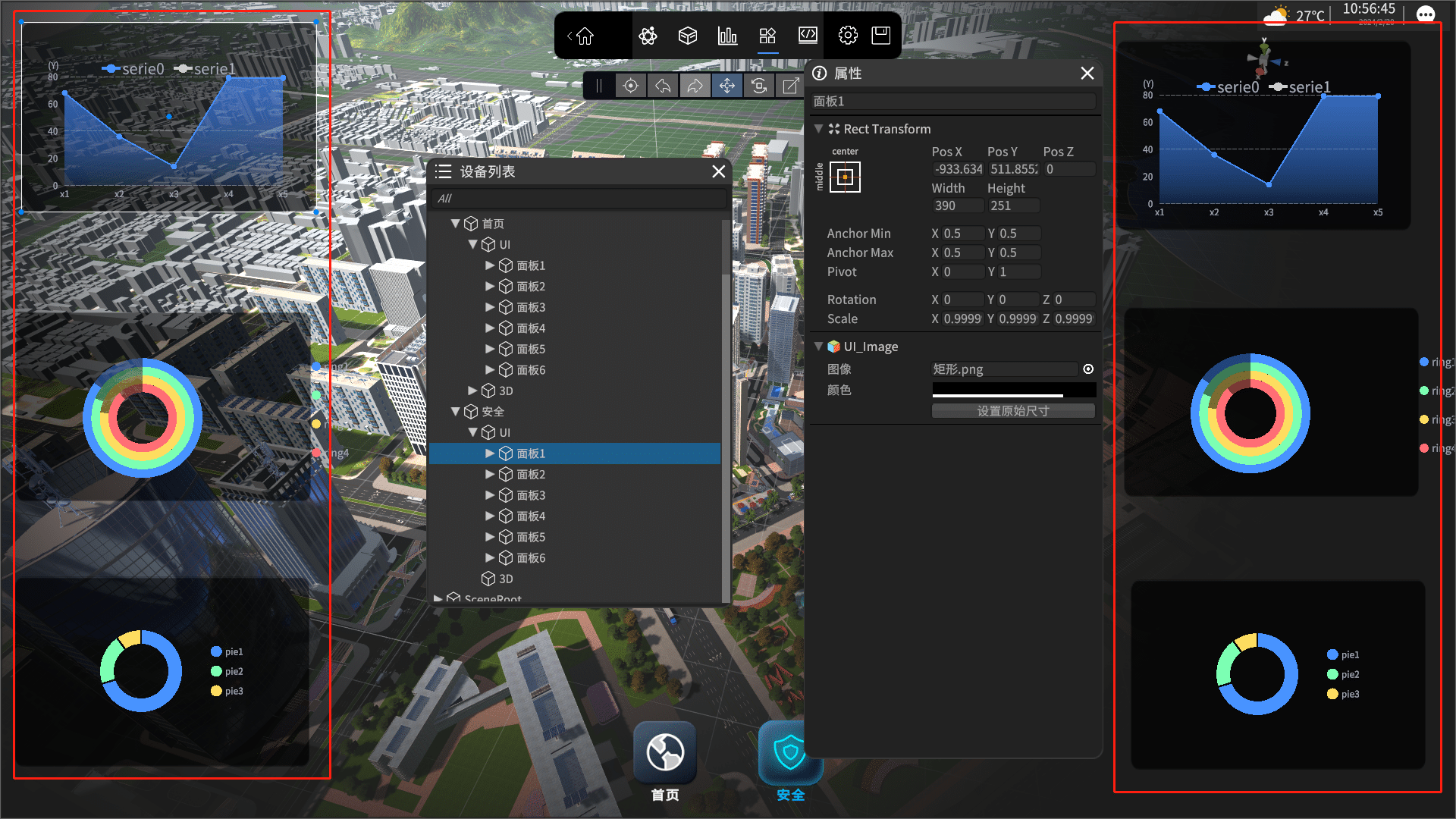This screenshot has width=1456, height=819.
Task: Save with the floppy disk icon
Action: [880, 36]
